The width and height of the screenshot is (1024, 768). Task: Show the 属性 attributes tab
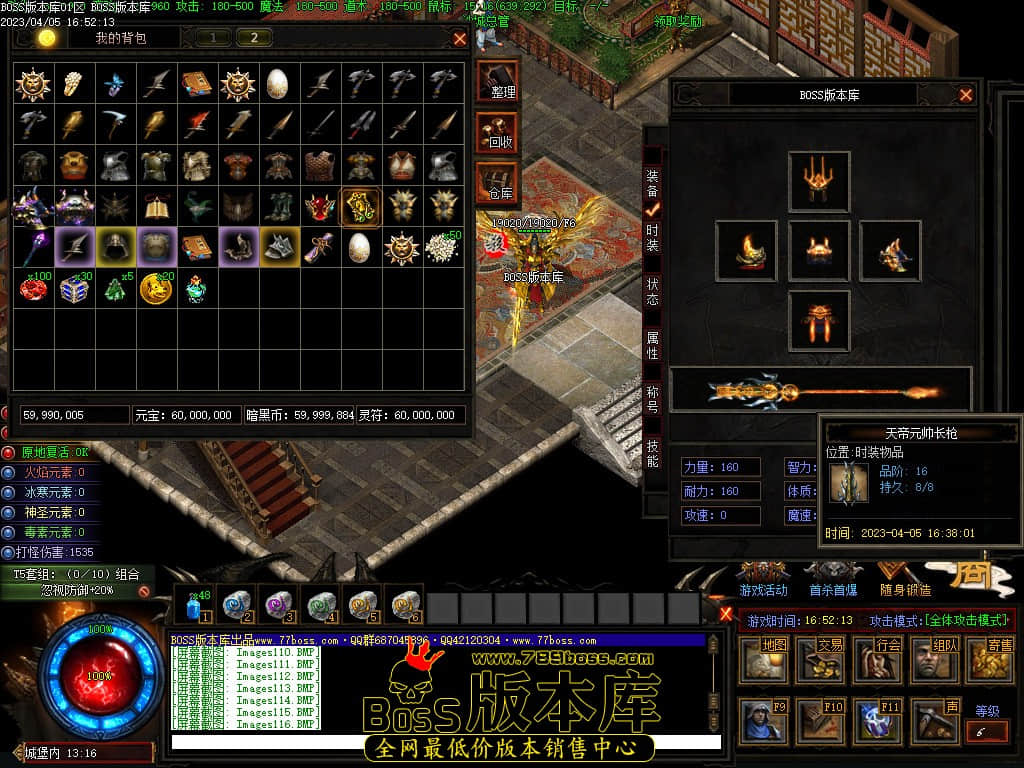pos(653,346)
